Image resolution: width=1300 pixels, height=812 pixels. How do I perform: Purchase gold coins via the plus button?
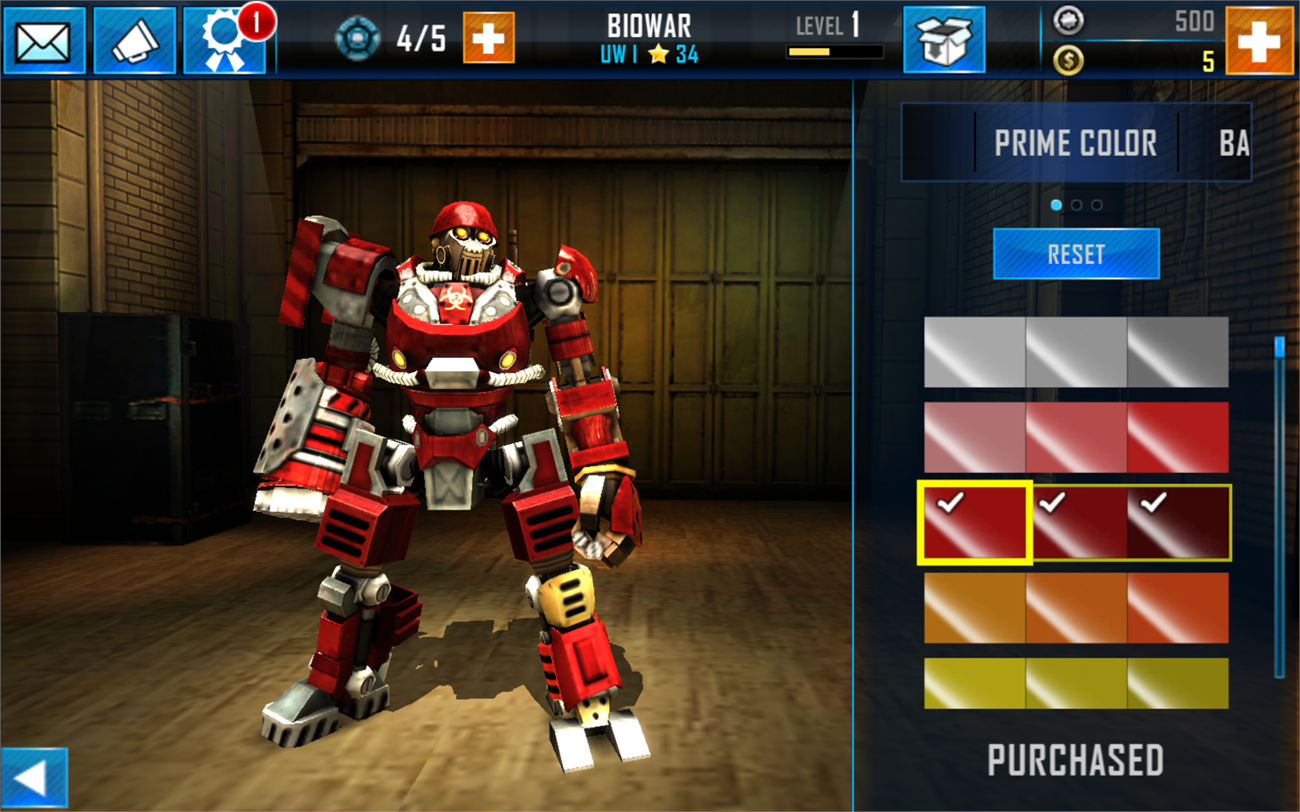click(x=1264, y=40)
